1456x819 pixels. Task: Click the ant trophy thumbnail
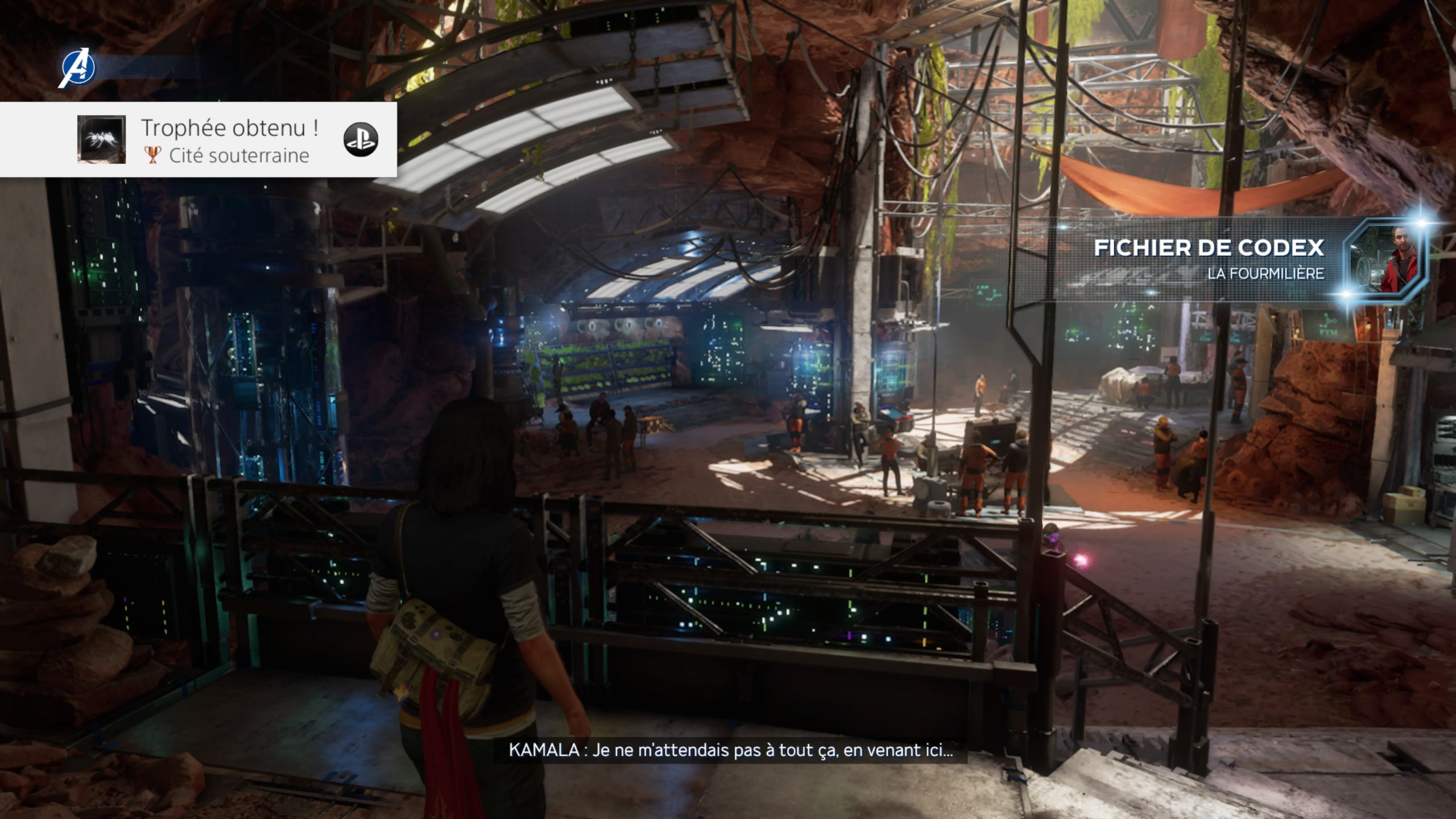pyautogui.click(x=101, y=139)
